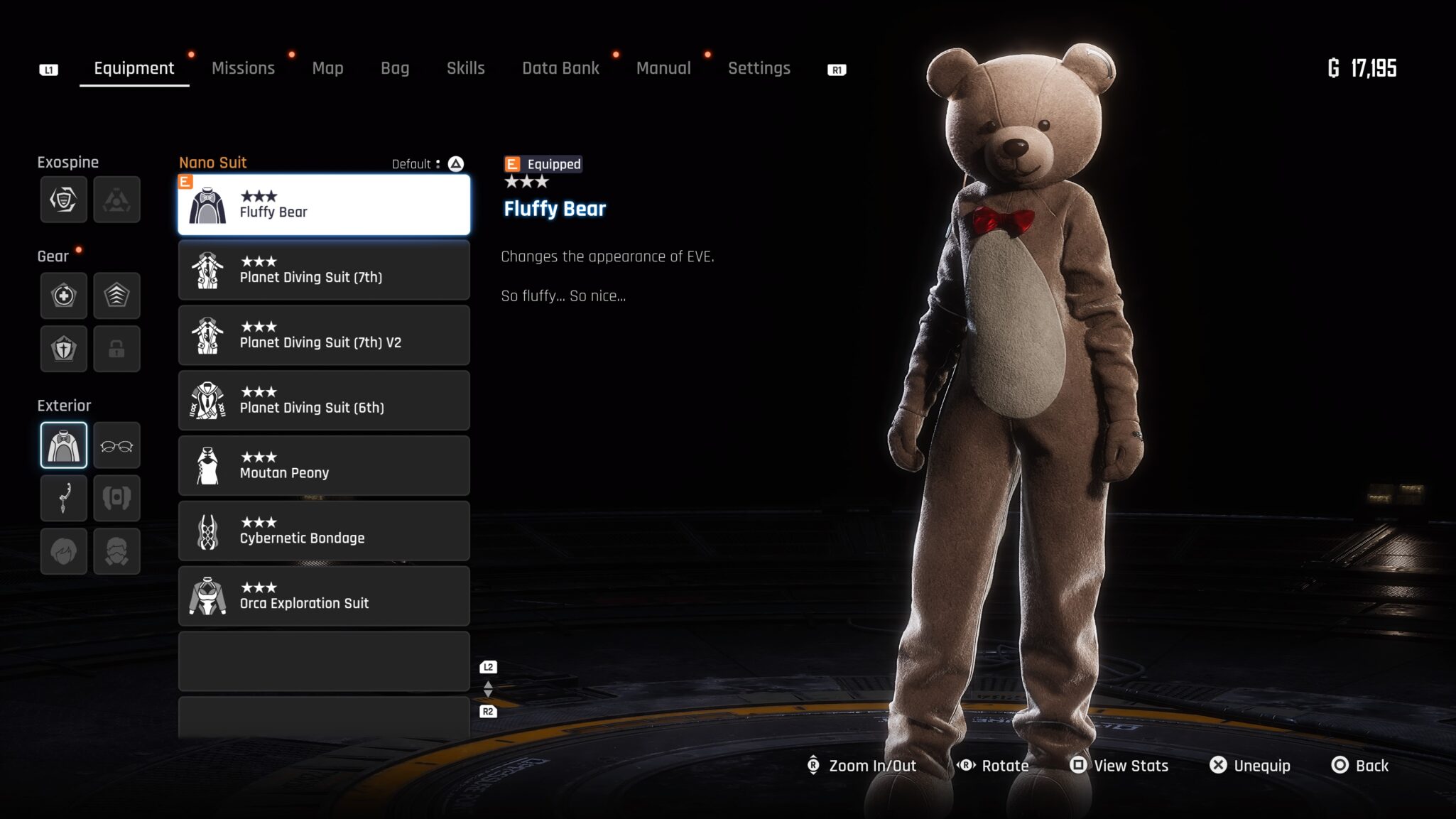Pick the Planet Diving Suit (6th)
The width and height of the screenshot is (1456, 819).
pyautogui.click(x=324, y=401)
